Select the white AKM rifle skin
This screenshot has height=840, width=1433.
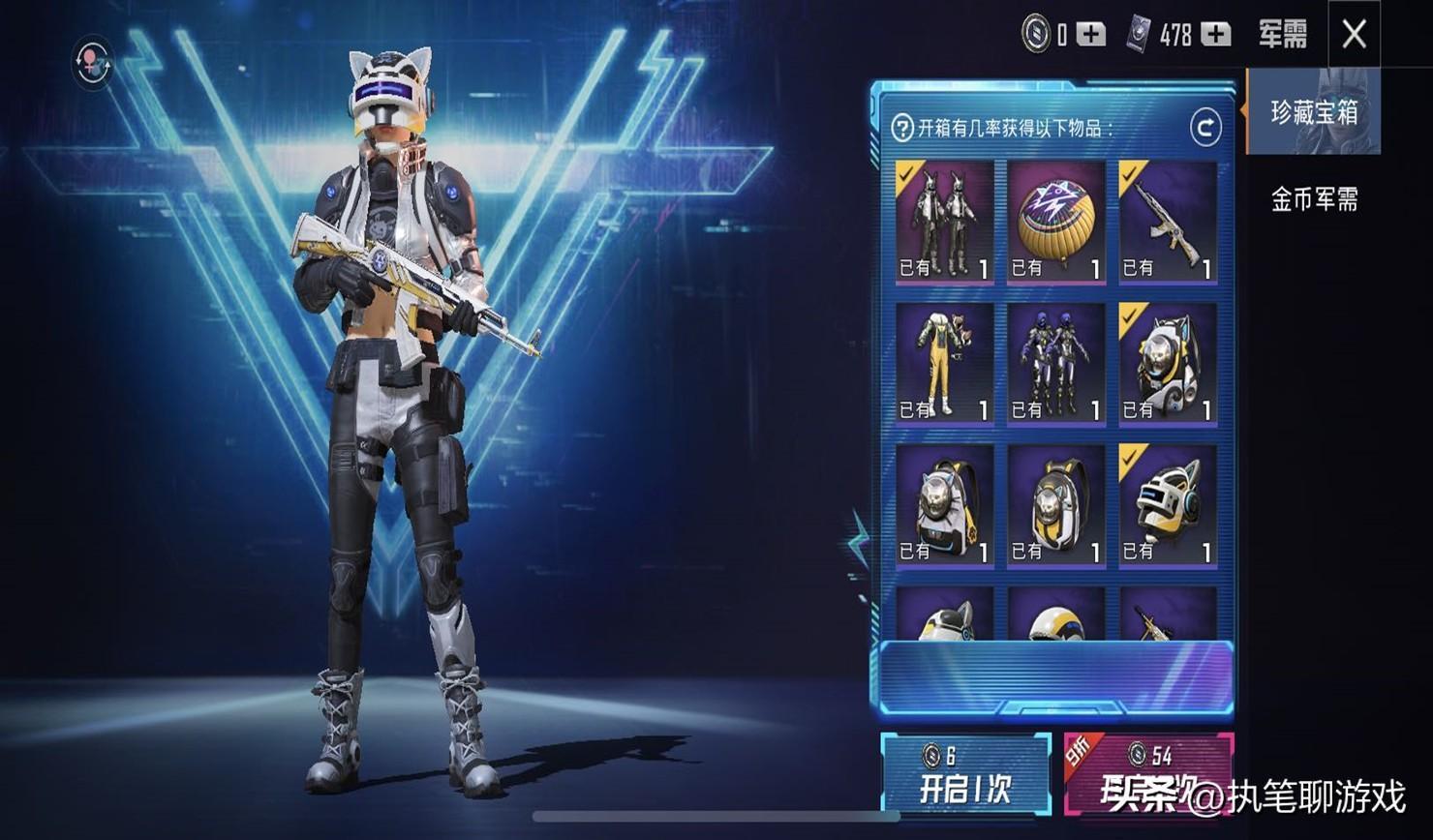pyautogui.click(x=1168, y=222)
